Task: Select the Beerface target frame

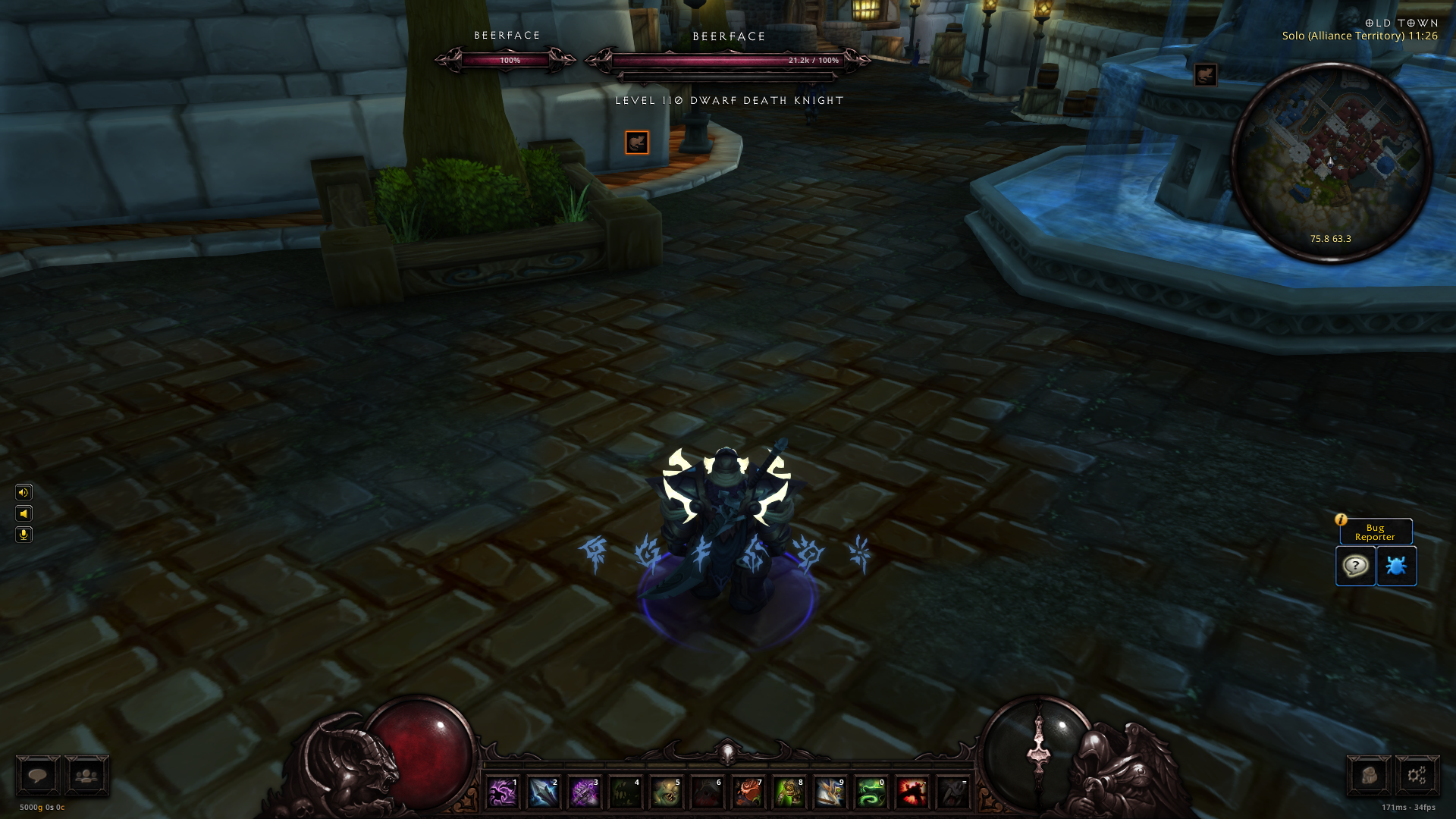Action: [728, 60]
